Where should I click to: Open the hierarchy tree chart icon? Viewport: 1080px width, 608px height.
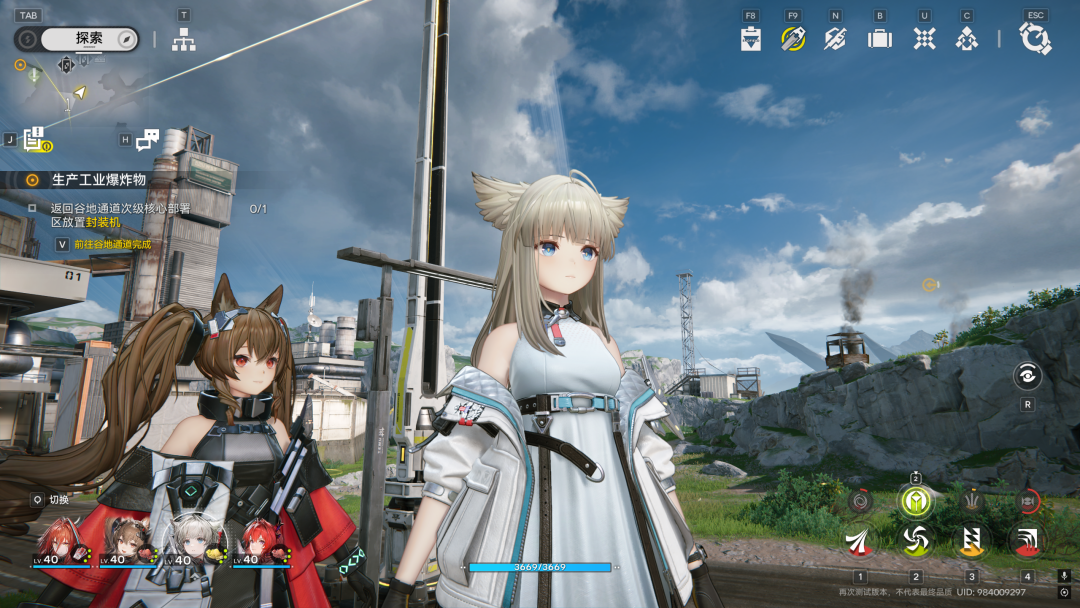[x=183, y=39]
